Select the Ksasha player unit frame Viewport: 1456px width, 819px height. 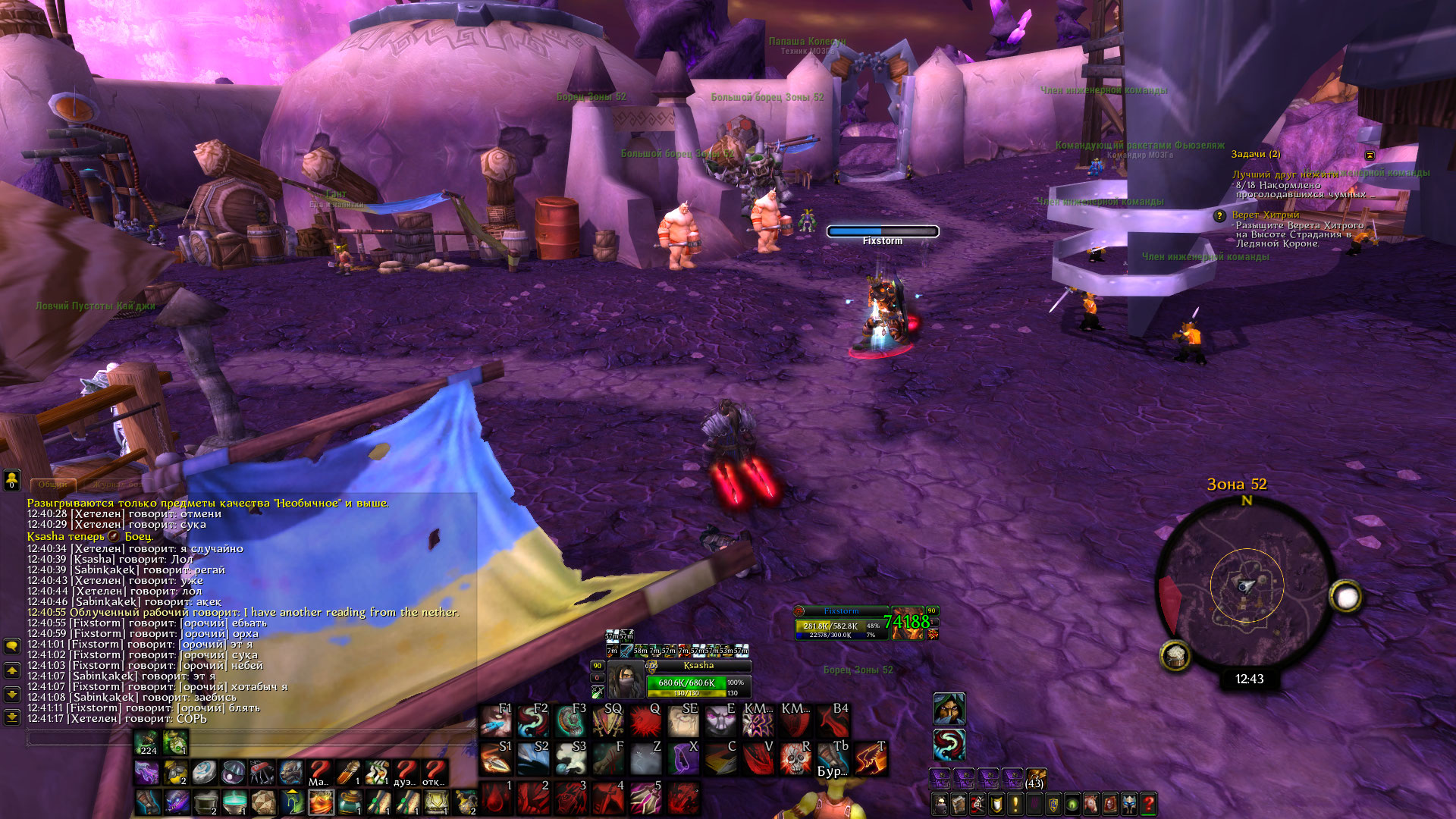pyautogui.click(x=698, y=679)
